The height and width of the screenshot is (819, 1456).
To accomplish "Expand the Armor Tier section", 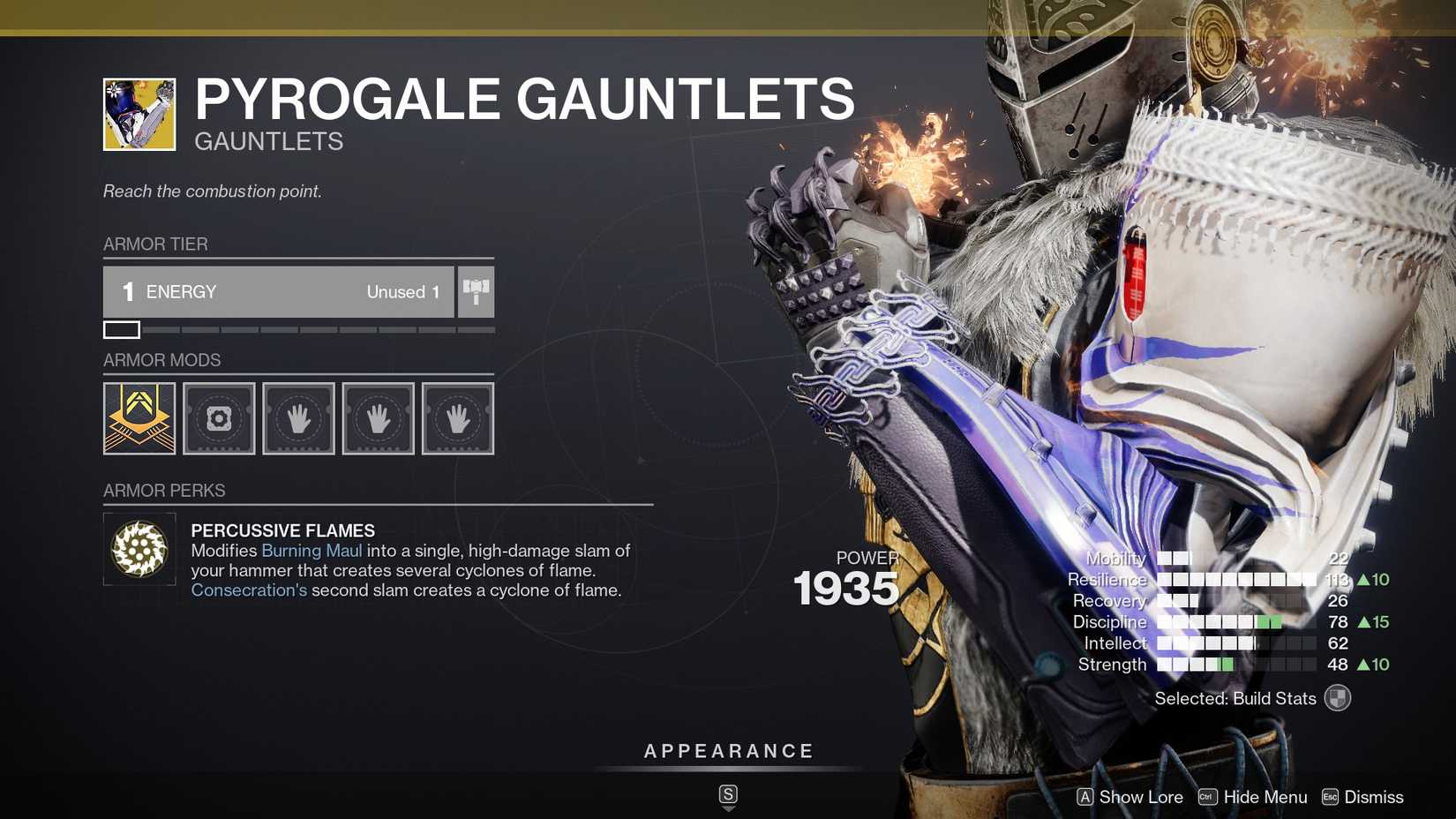I will point(155,244).
